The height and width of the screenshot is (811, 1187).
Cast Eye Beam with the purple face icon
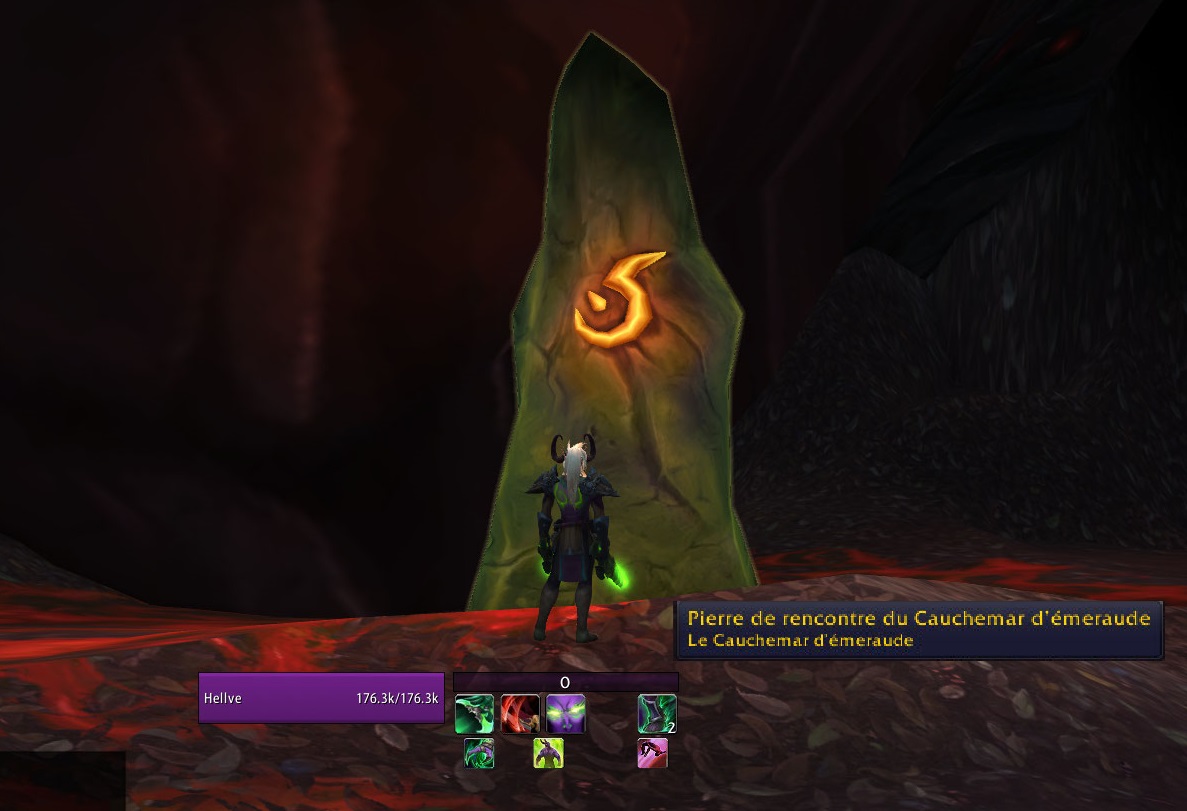[x=566, y=714]
